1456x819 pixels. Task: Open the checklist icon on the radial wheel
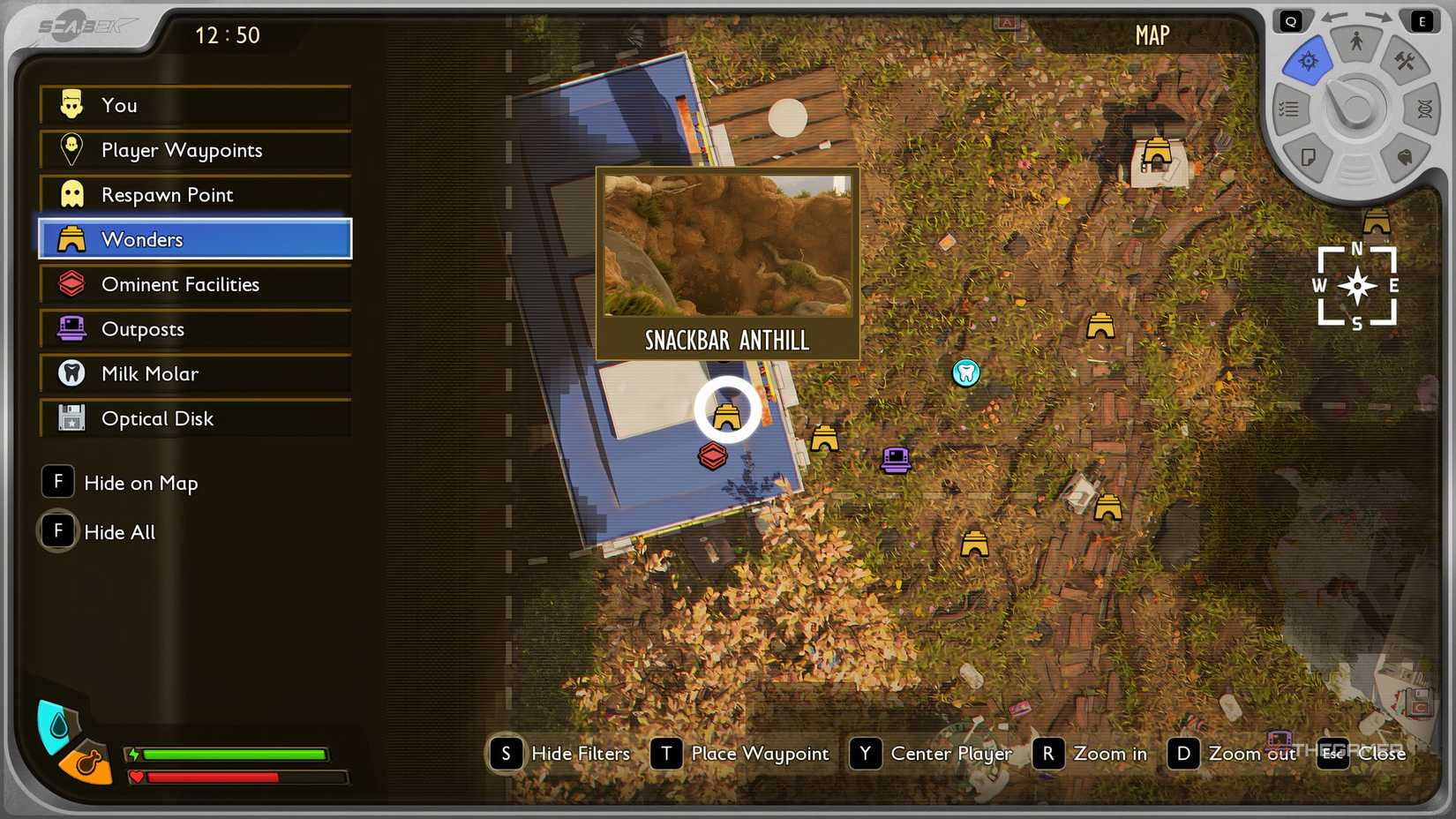pyautogui.click(x=1287, y=108)
